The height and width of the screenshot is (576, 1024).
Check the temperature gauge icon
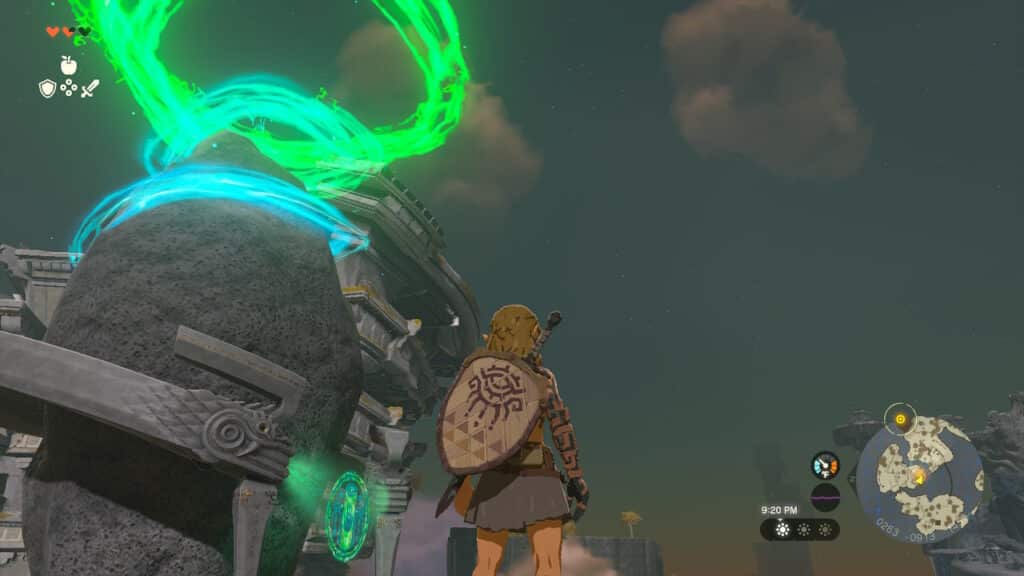[x=825, y=465]
